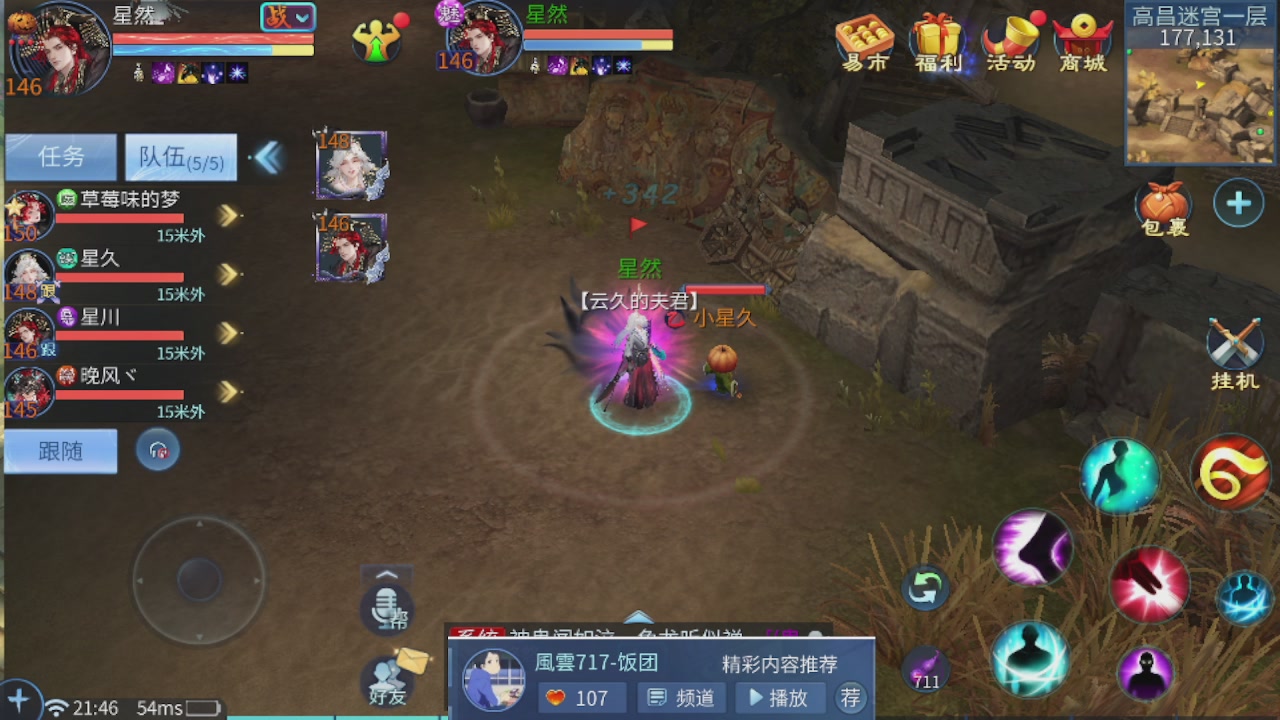Screen dimensions: 1280x720
Task: Open the 好友 (Friends) panel icon
Action: [387, 682]
